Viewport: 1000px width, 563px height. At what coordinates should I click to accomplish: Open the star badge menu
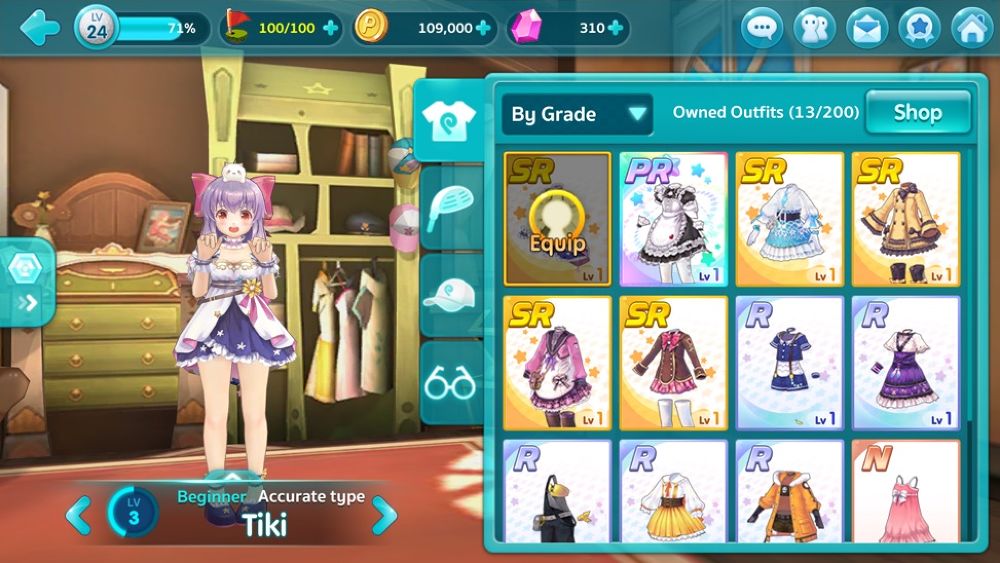point(919,28)
